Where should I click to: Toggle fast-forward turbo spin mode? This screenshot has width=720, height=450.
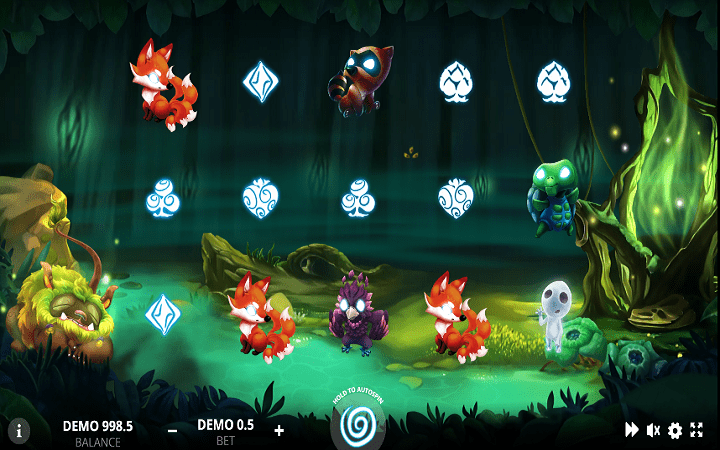click(x=632, y=430)
